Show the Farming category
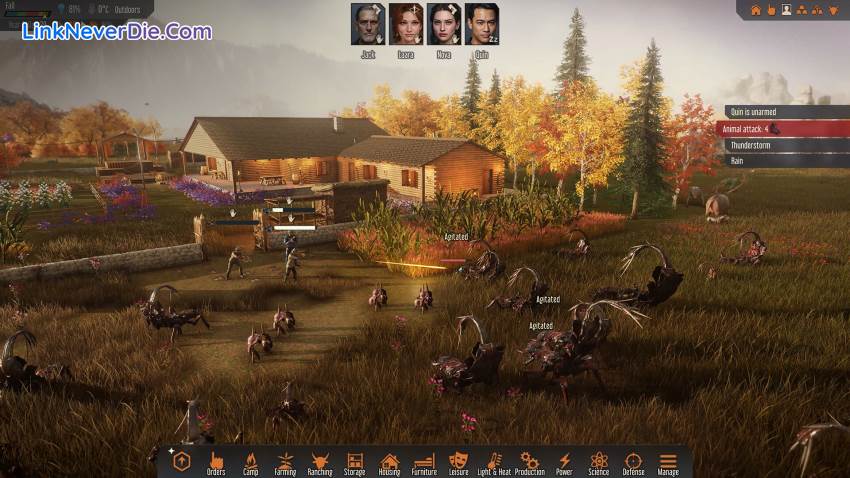Image resolution: width=850 pixels, height=478 pixels. [285, 461]
